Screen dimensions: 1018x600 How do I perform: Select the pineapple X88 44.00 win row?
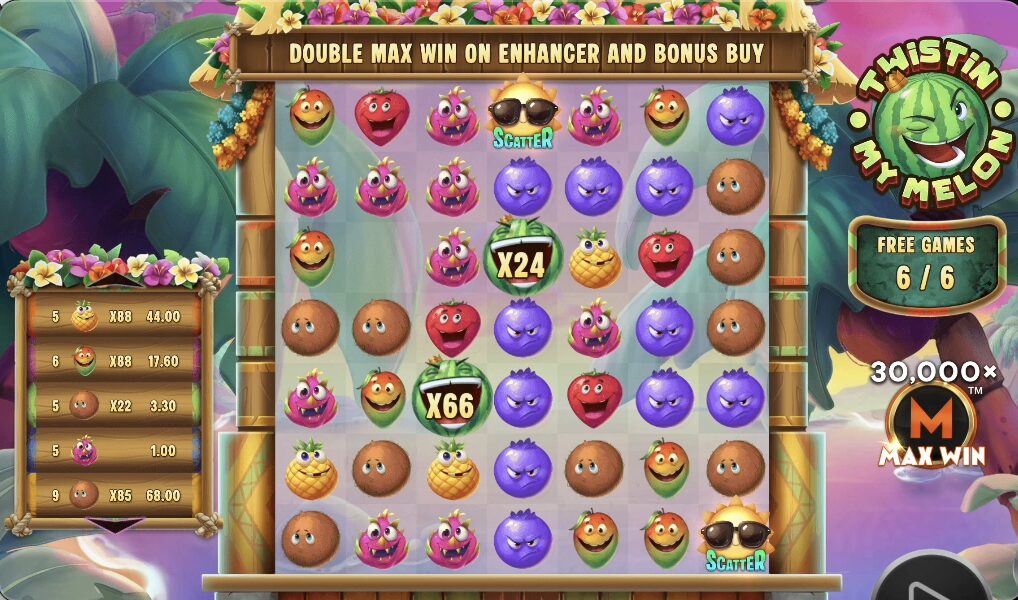point(115,317)
